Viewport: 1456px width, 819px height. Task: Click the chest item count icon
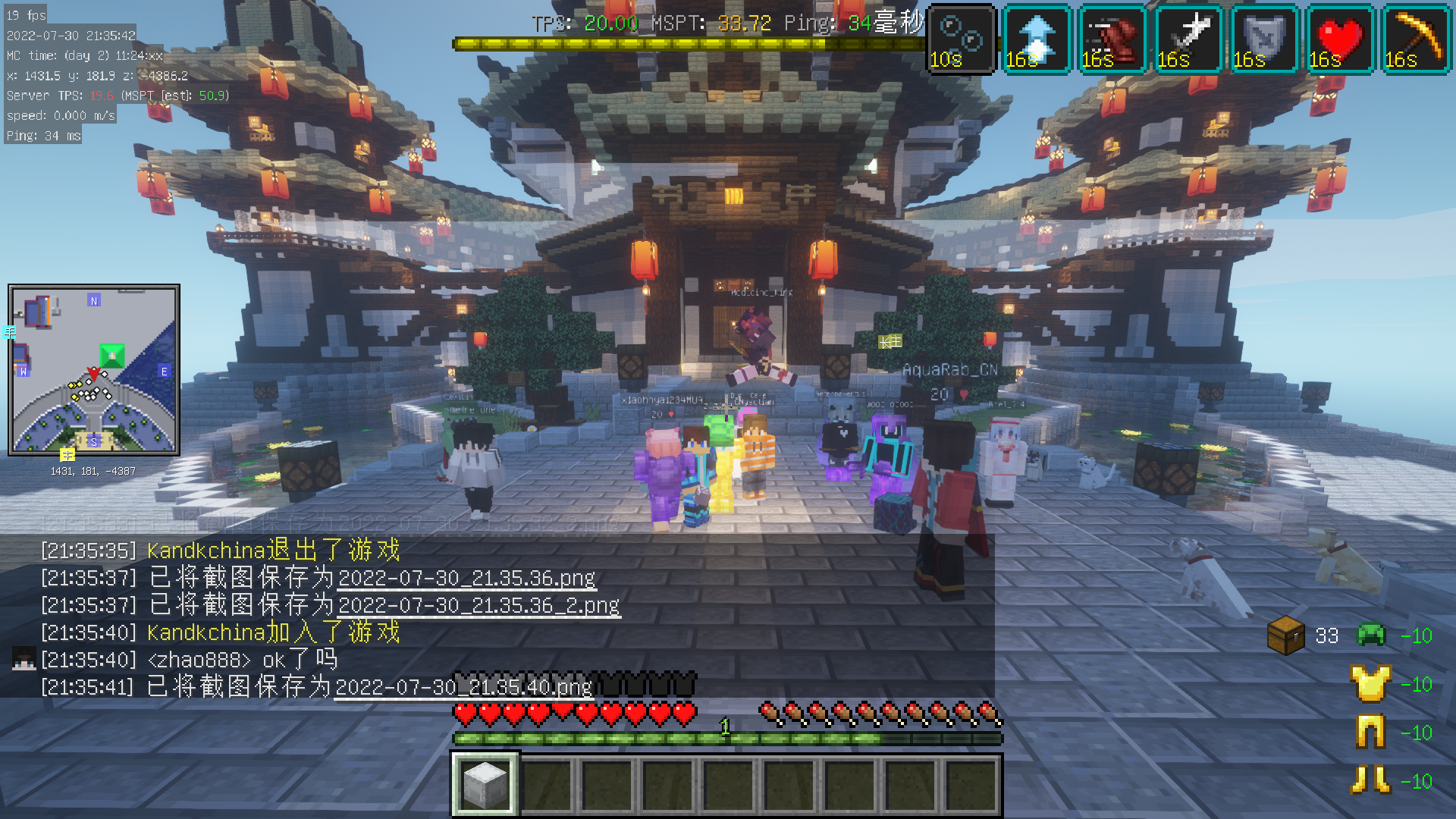click(x=1286, y=635)
